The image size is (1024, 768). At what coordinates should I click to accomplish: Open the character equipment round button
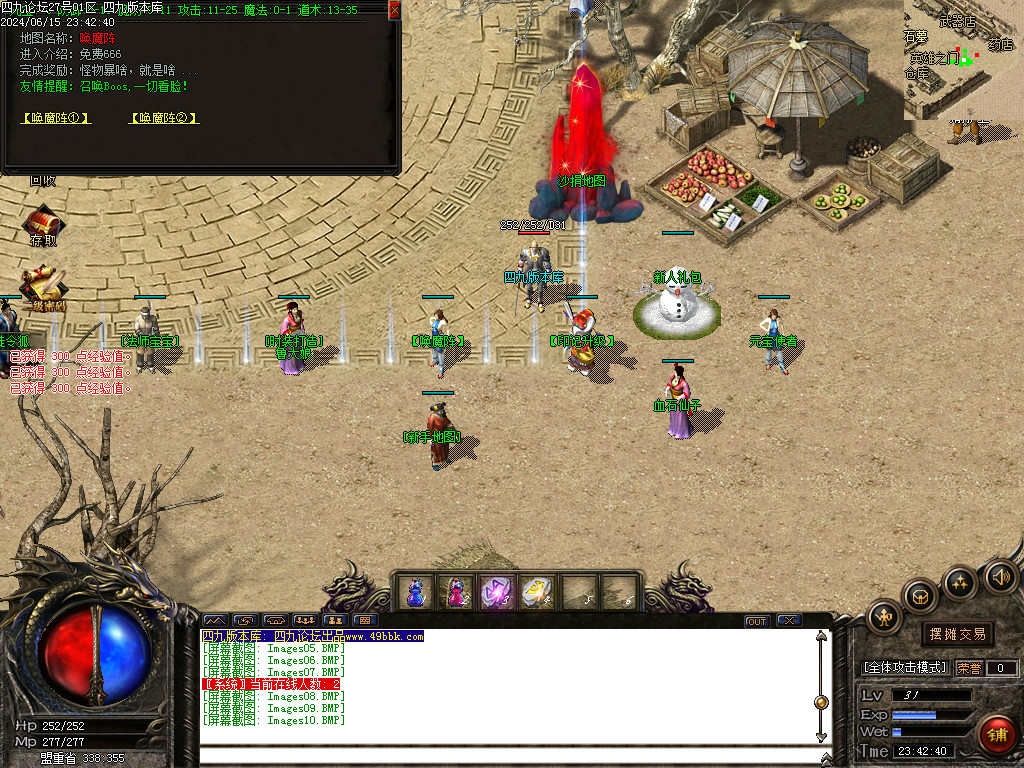click(885, 617)
